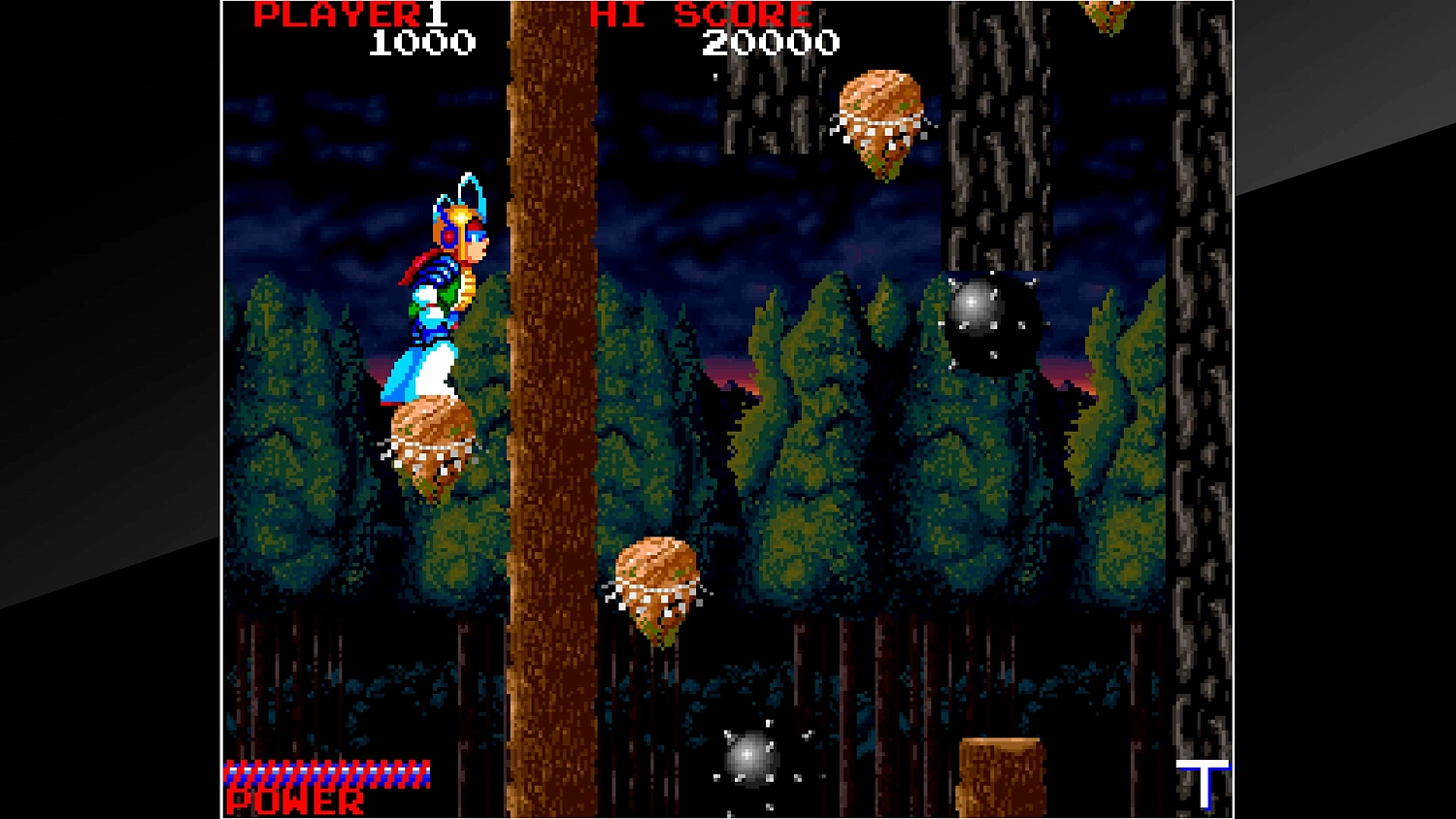Select the tall brown tree trunk center-left
Image resolution: width=1456 pixels, height=819 pixels.
(x=548, y=388)
